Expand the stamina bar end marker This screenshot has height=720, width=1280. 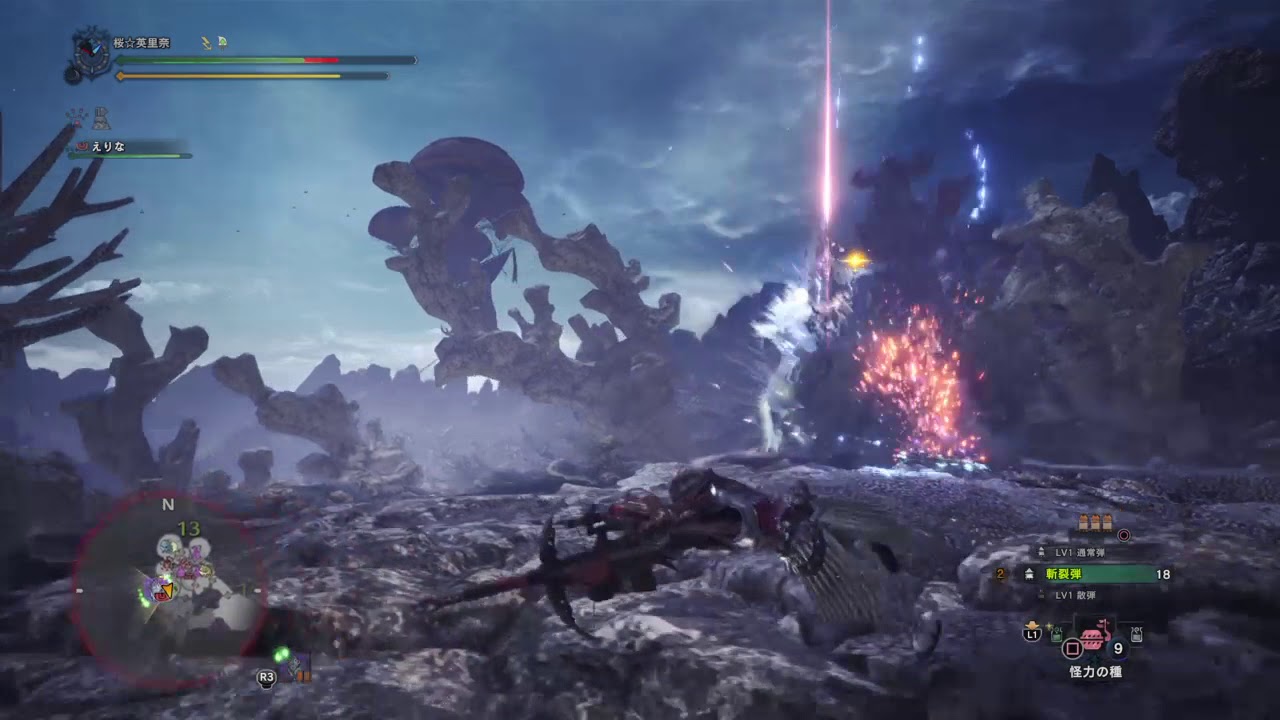pos(387,76)
